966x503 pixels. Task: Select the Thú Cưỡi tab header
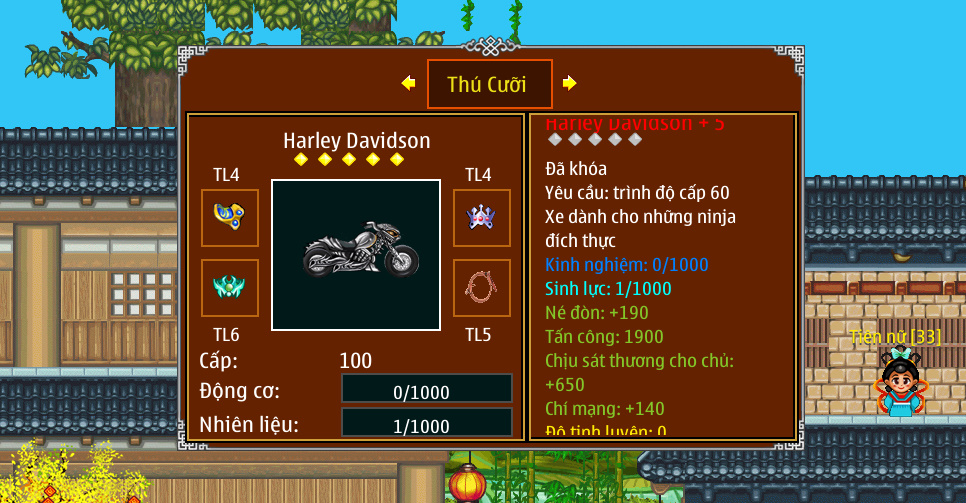(x=489, y=84)
